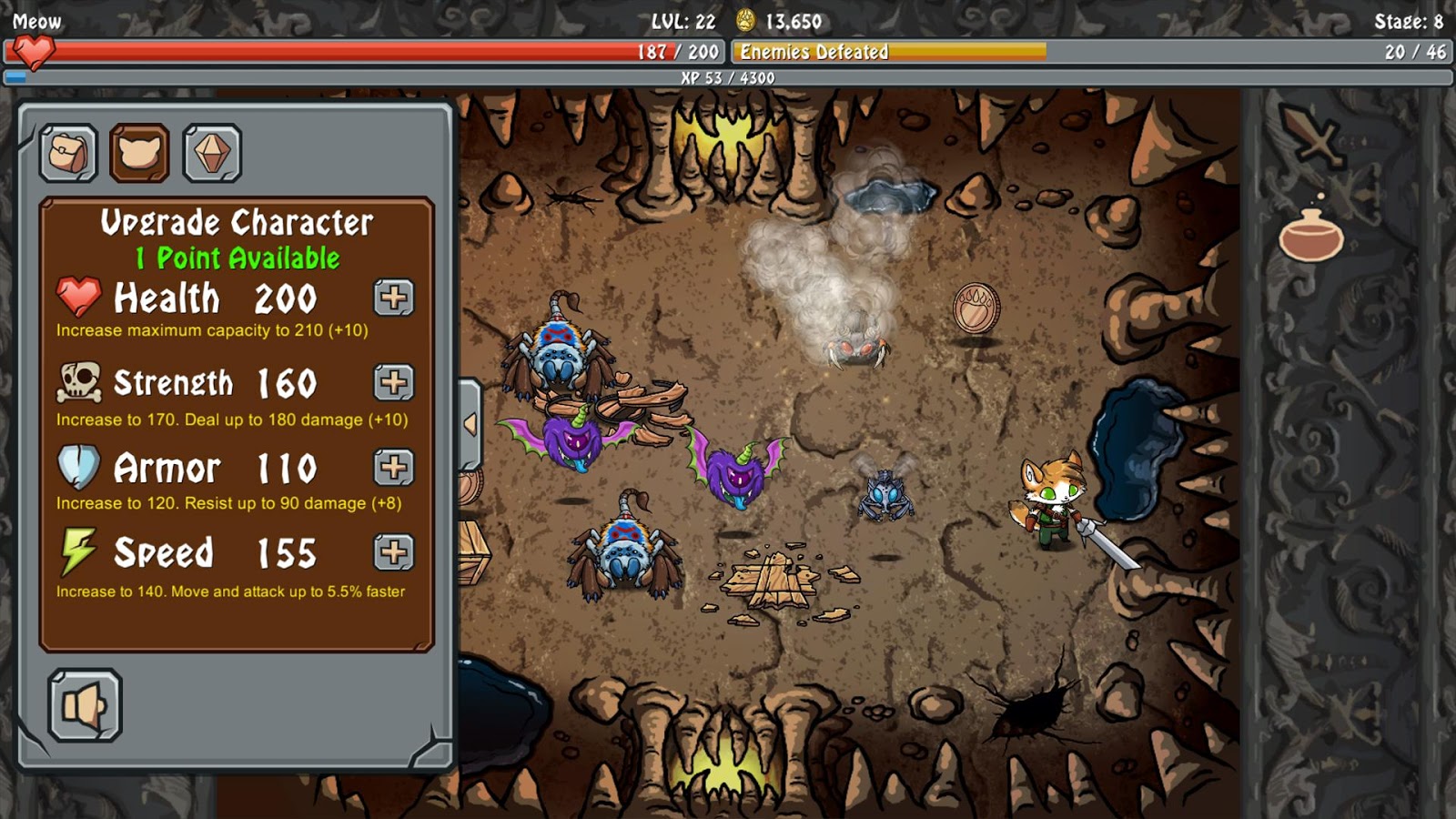1456x819 pixels.
Task: Open the inventory bag tab
Action: coord(66,152)
